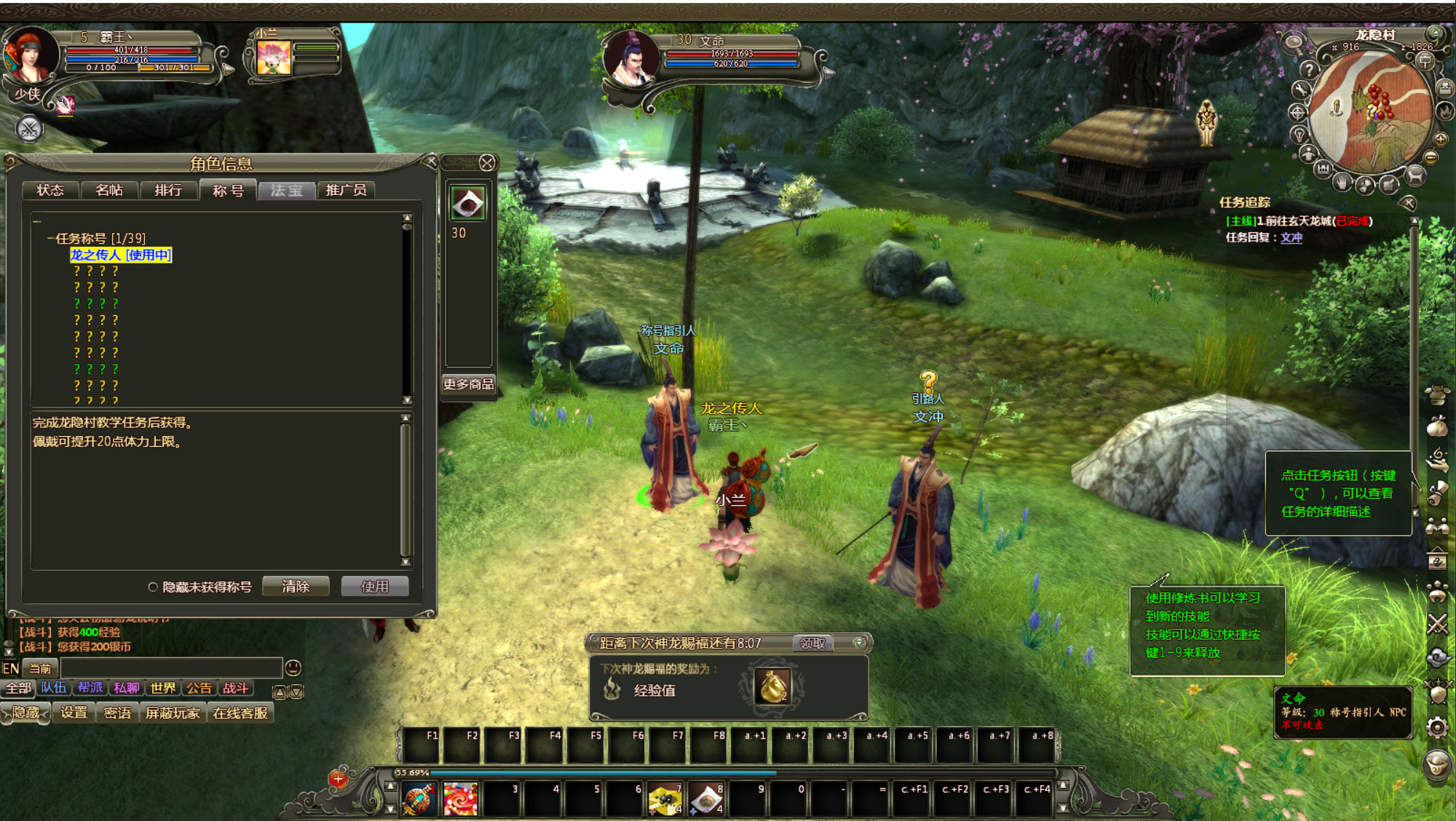Select the 龙之传人 title entry
Image resolution: width=1456 pixels, height=821 pixels.
(121, 255)
